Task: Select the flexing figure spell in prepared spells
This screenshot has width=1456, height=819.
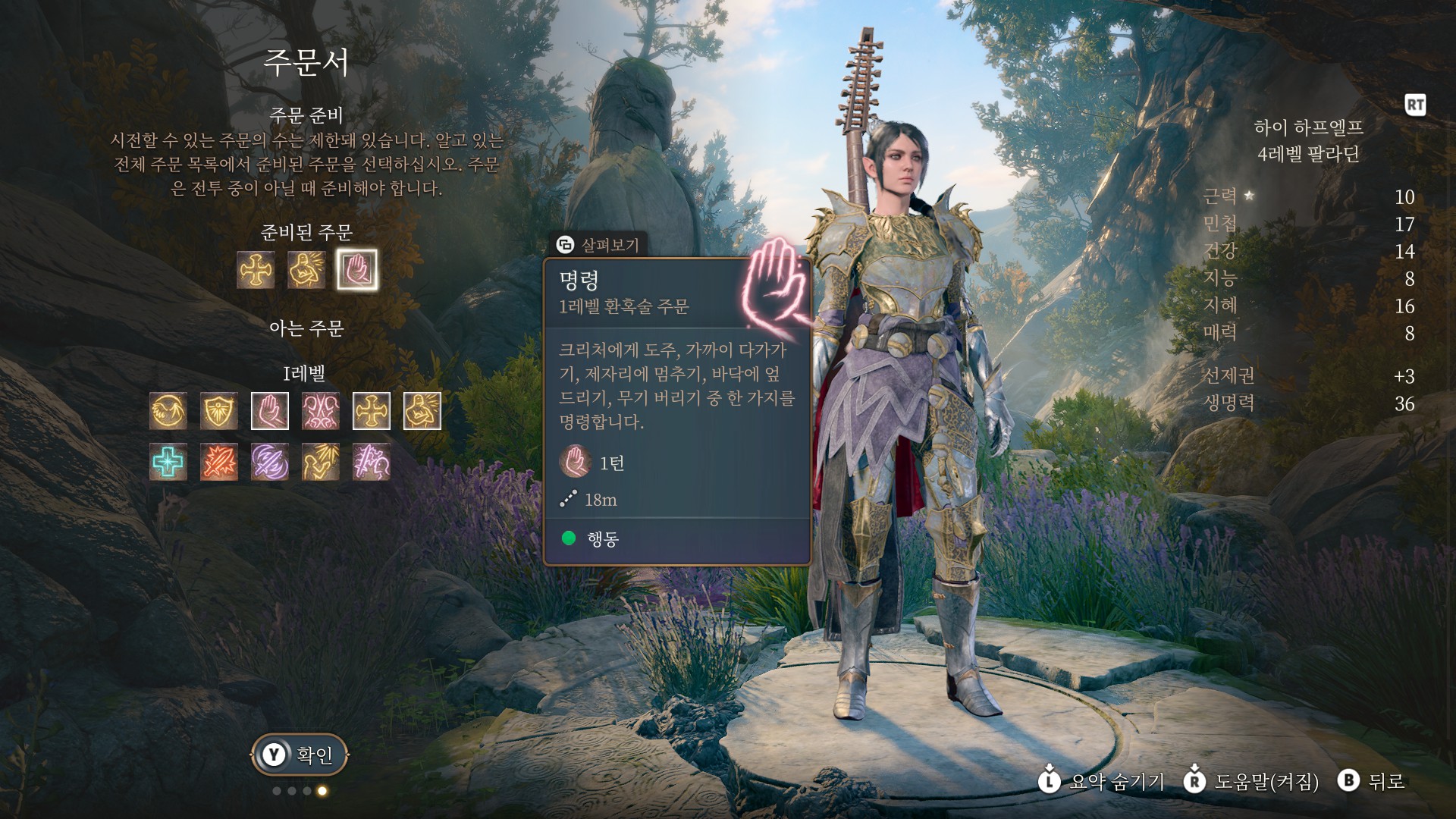Action: [x=306, y=270]
